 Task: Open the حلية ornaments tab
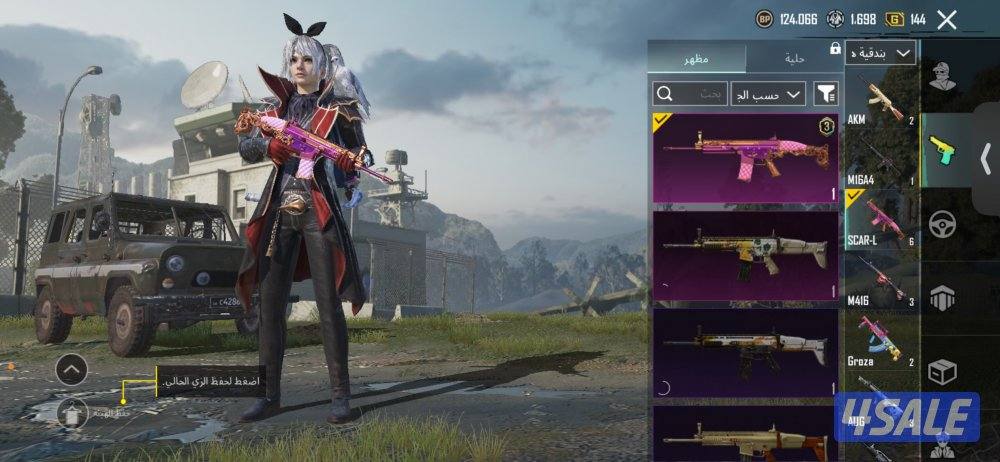click(x=795, y=58)
